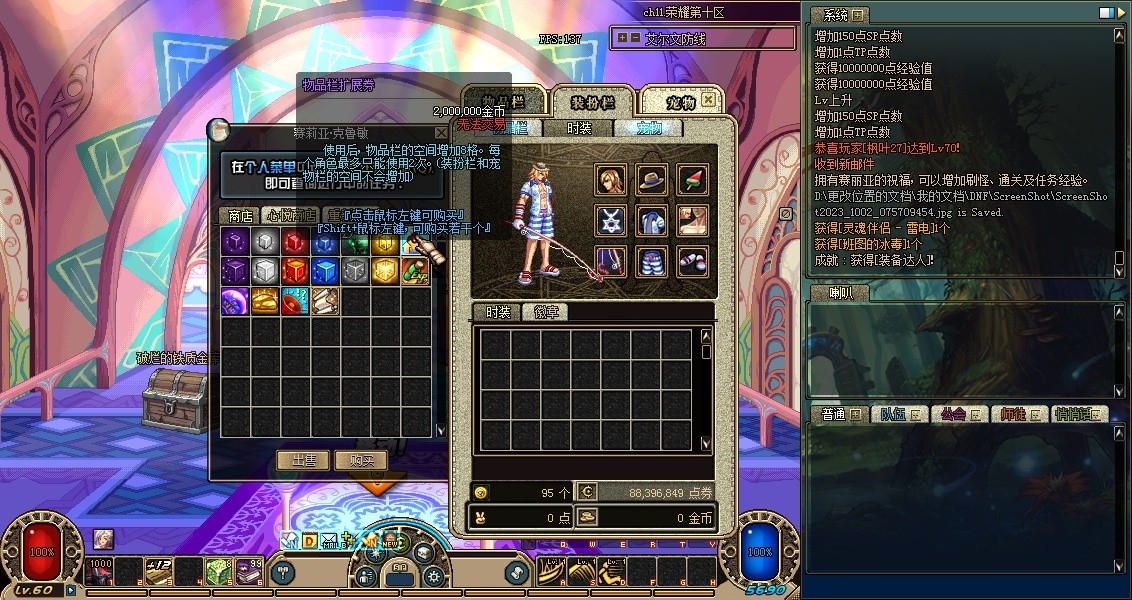Screen dimensions: 1132x600
Task: Close the 赛莉亚·克鲁敏 shop window
Action: 441,132
